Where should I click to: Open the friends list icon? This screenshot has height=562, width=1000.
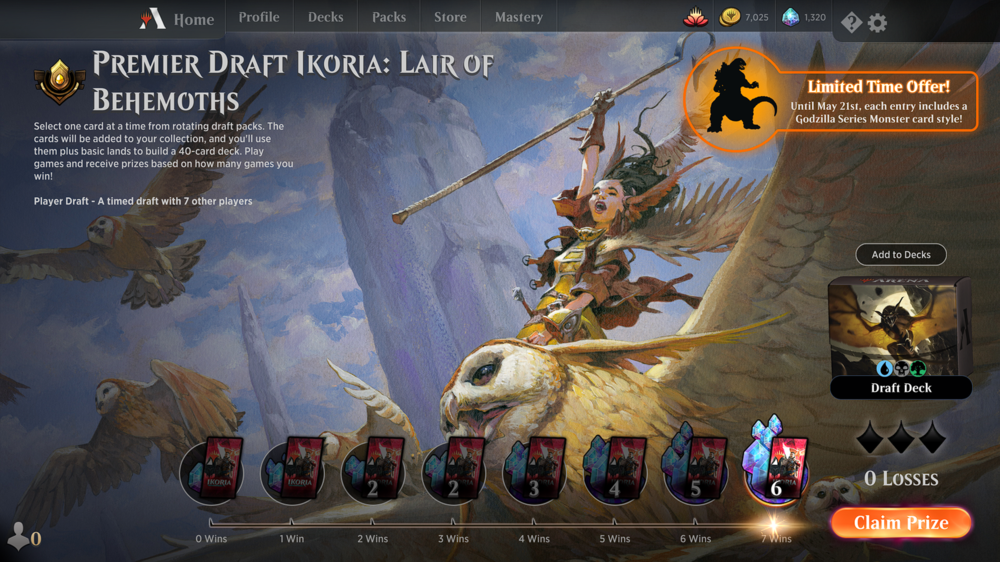click(x=22, y=538)
